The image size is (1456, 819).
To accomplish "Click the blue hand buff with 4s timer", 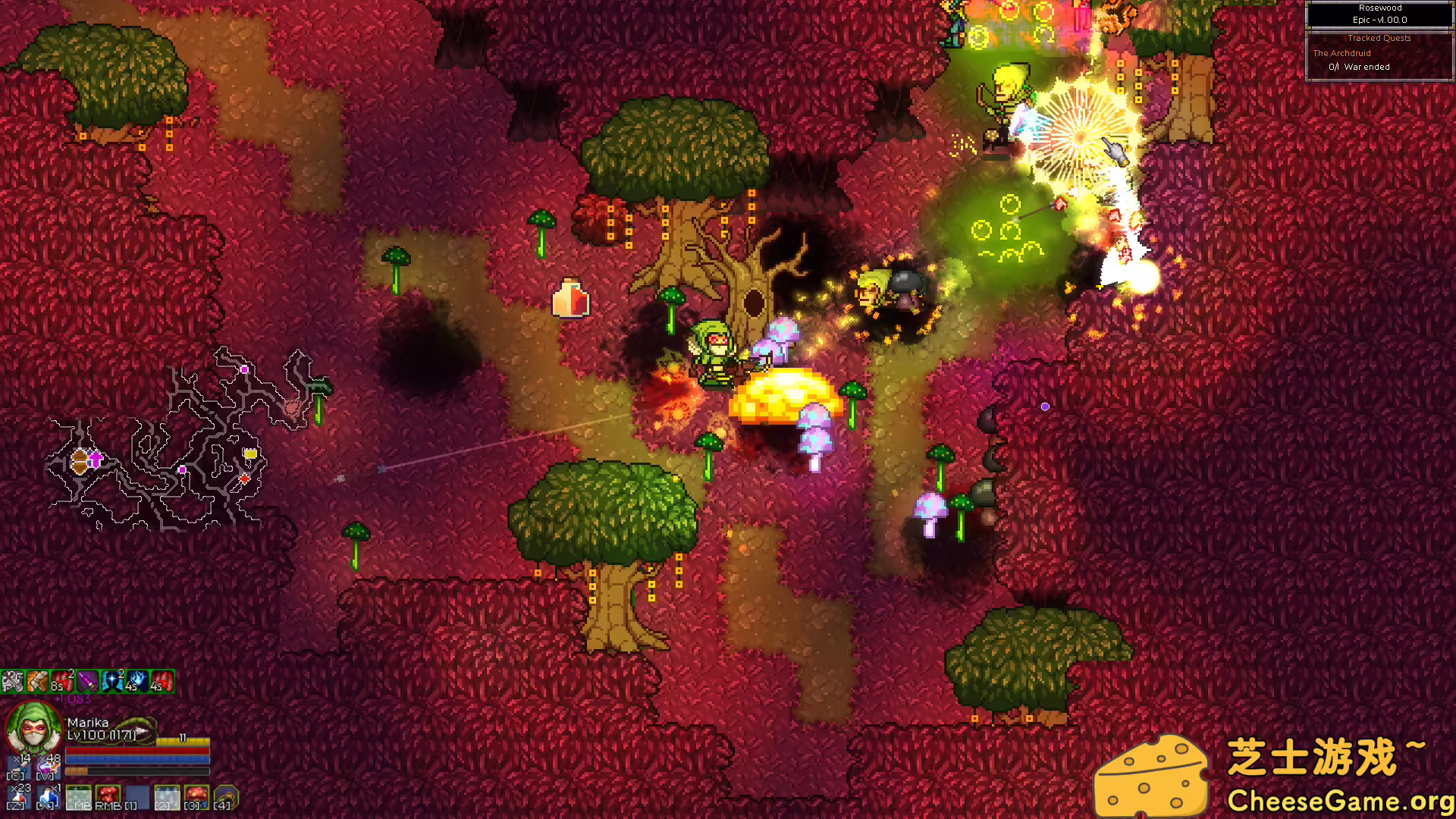I will click(x=137, y=681).
